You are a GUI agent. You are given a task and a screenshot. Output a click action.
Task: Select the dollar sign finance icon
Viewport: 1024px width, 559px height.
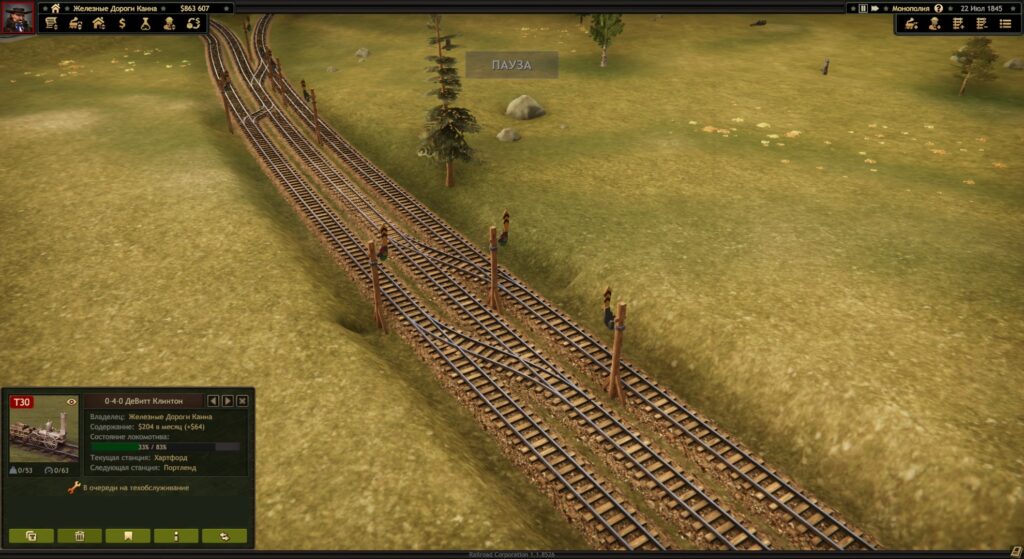[x=122, y=23]
